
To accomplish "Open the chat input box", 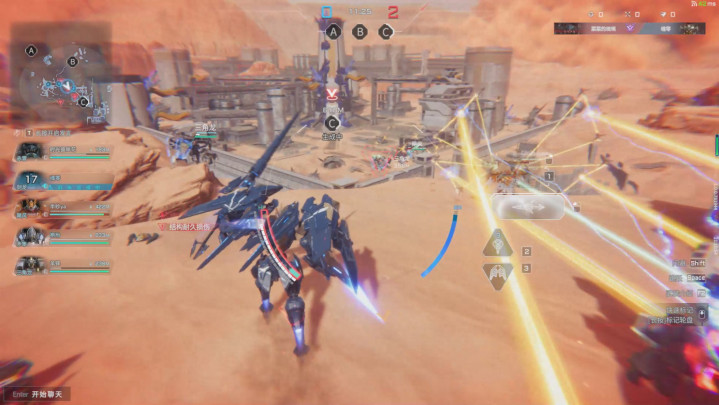I will [x=42, y=394].
